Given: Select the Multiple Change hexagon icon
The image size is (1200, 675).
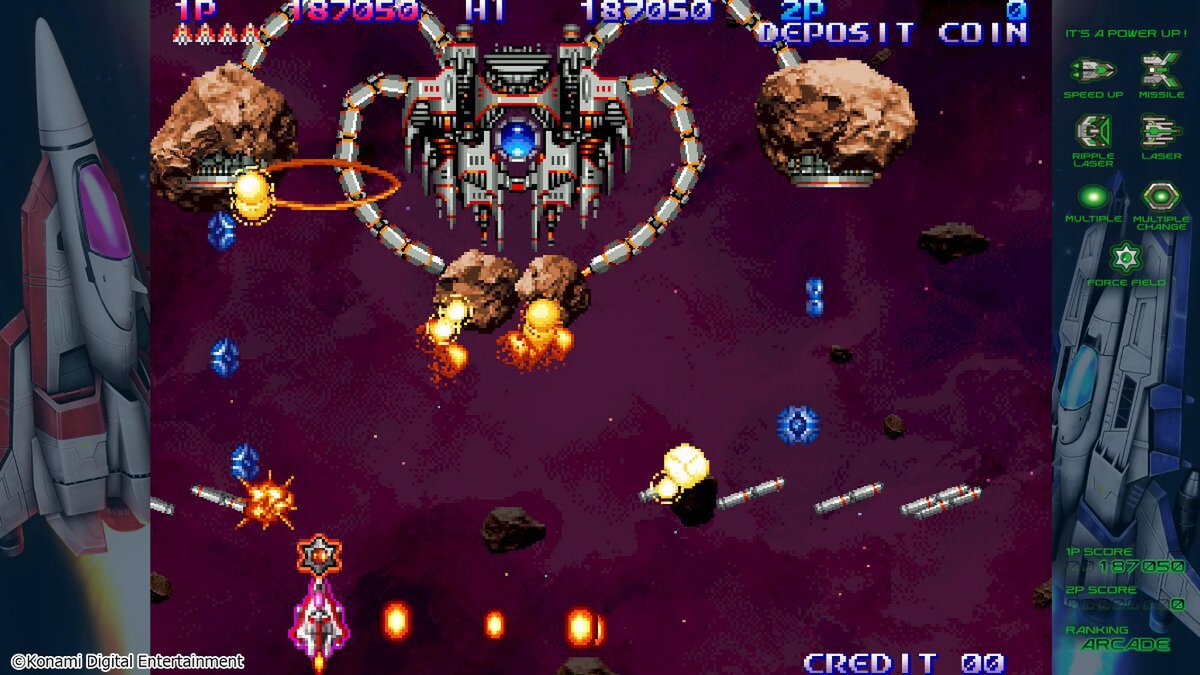Looking at the screenshot, I should 1160,195.
